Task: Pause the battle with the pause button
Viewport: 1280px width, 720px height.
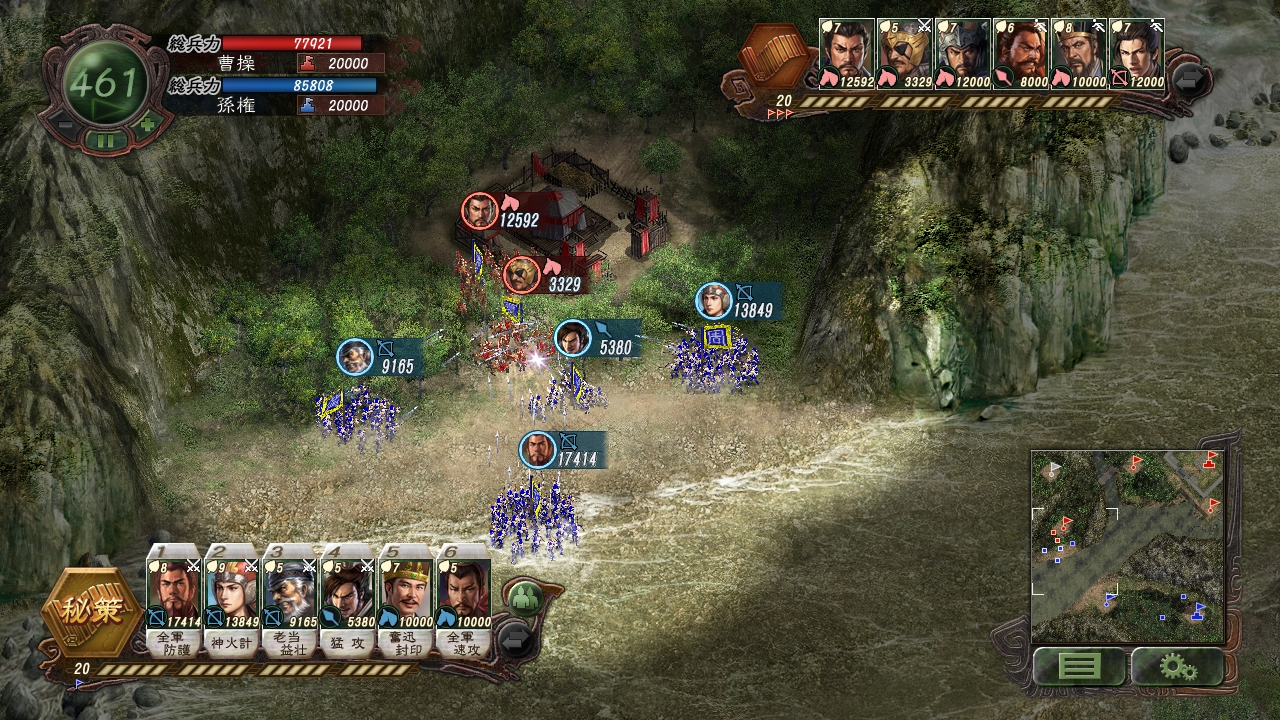Action: 106,141
